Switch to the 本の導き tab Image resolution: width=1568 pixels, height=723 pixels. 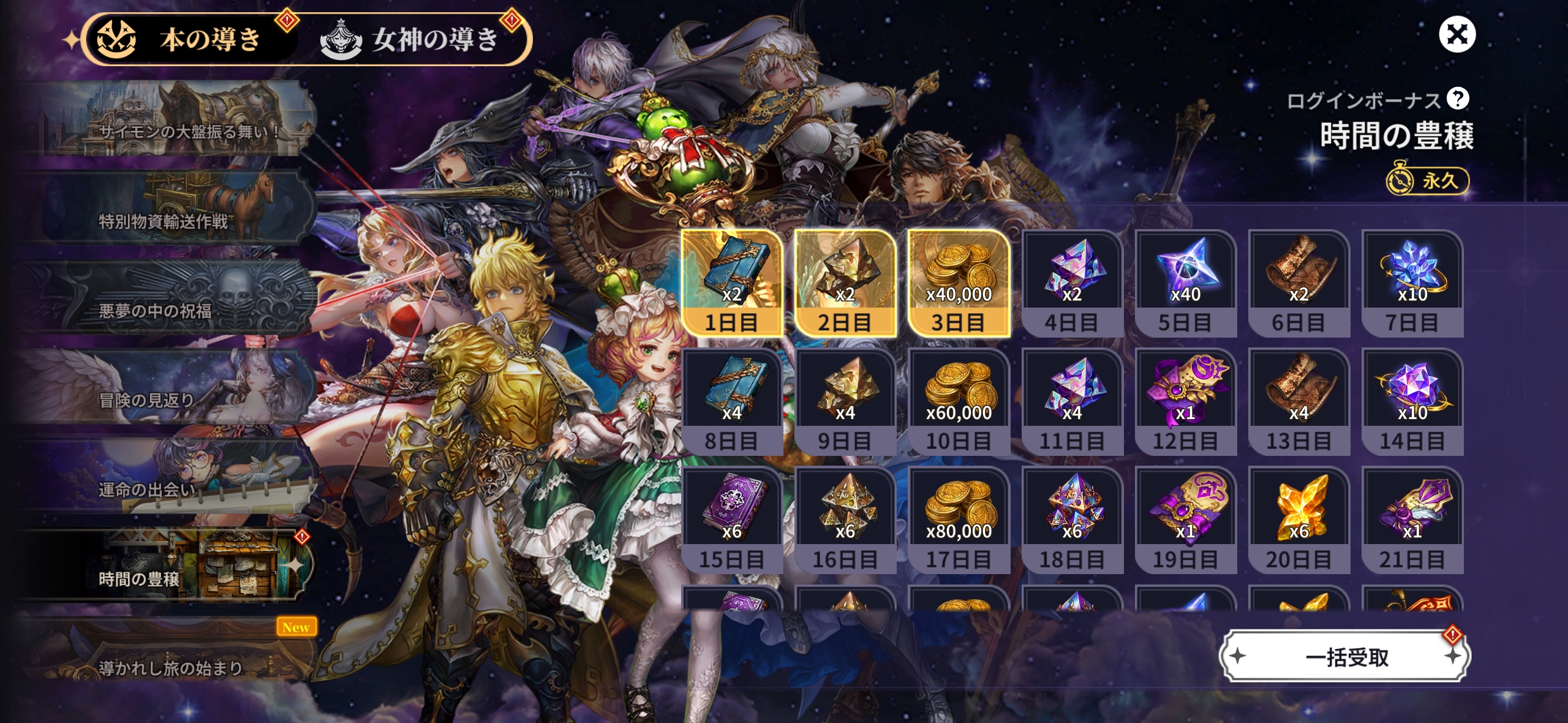[190, 39]
